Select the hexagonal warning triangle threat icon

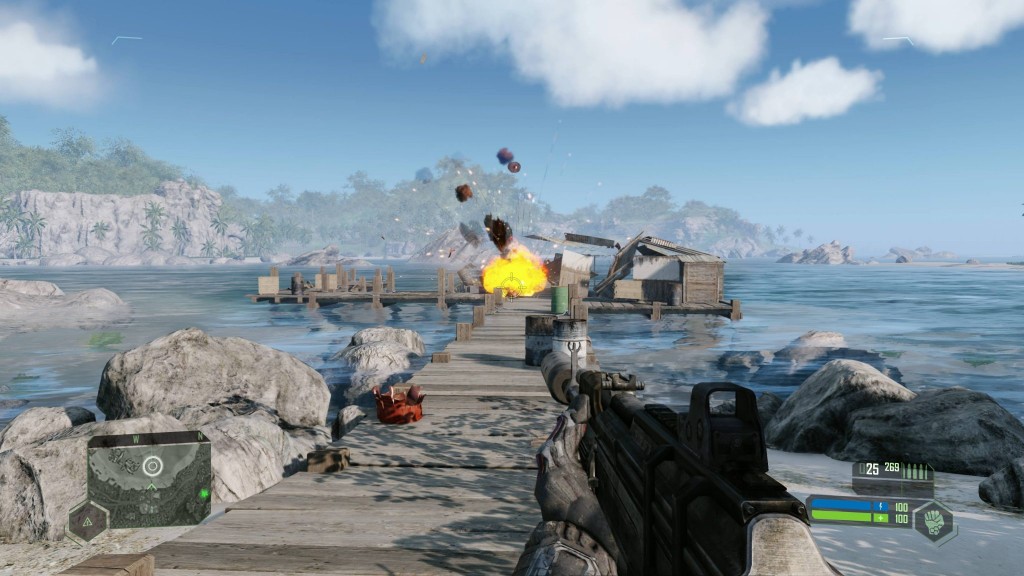87,521
